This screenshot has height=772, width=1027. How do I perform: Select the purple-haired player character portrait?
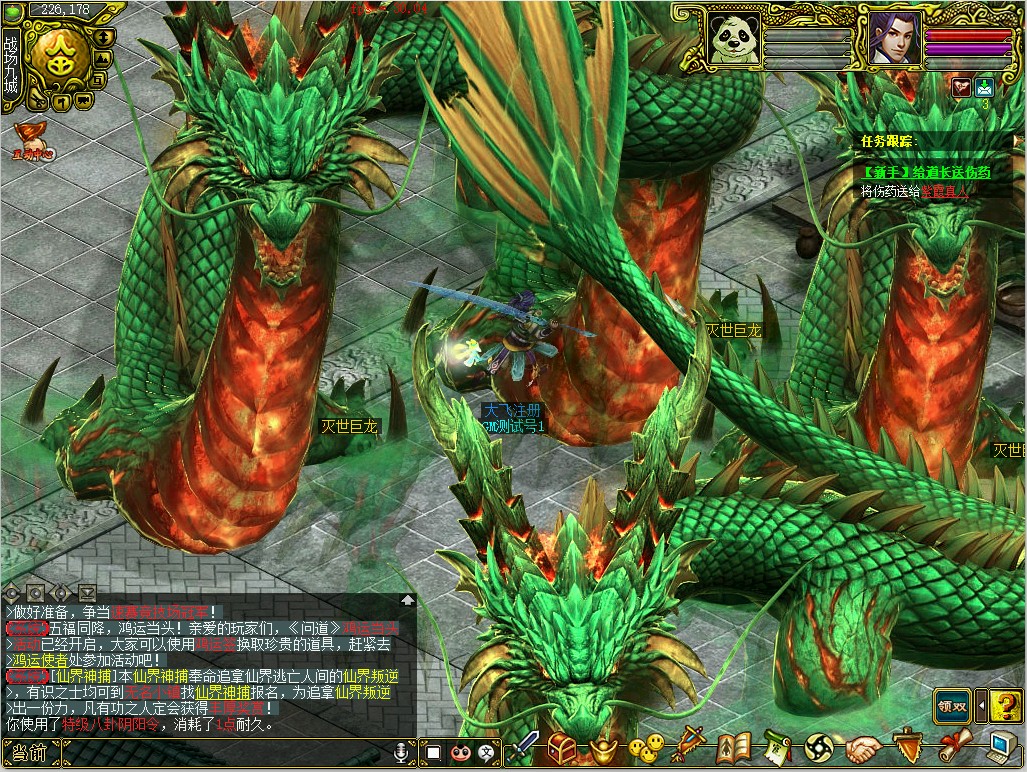coord(894,37)
